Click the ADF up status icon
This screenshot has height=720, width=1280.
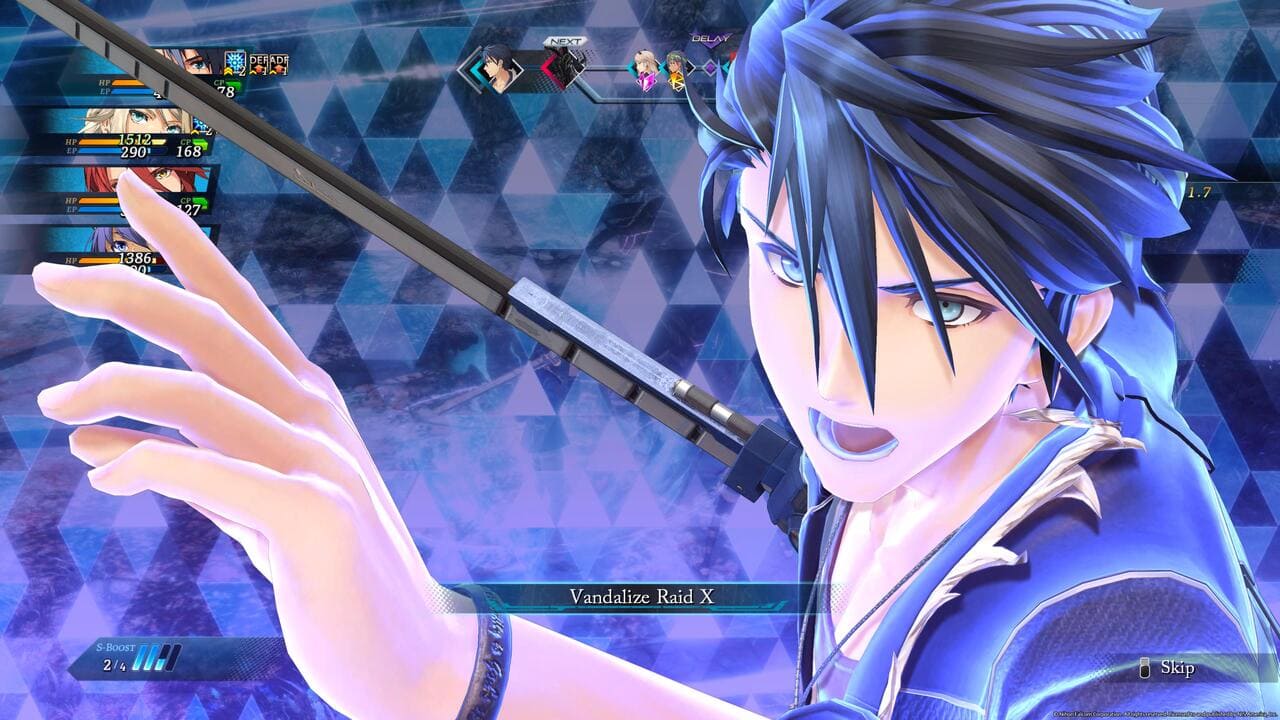tap(279, 63)
